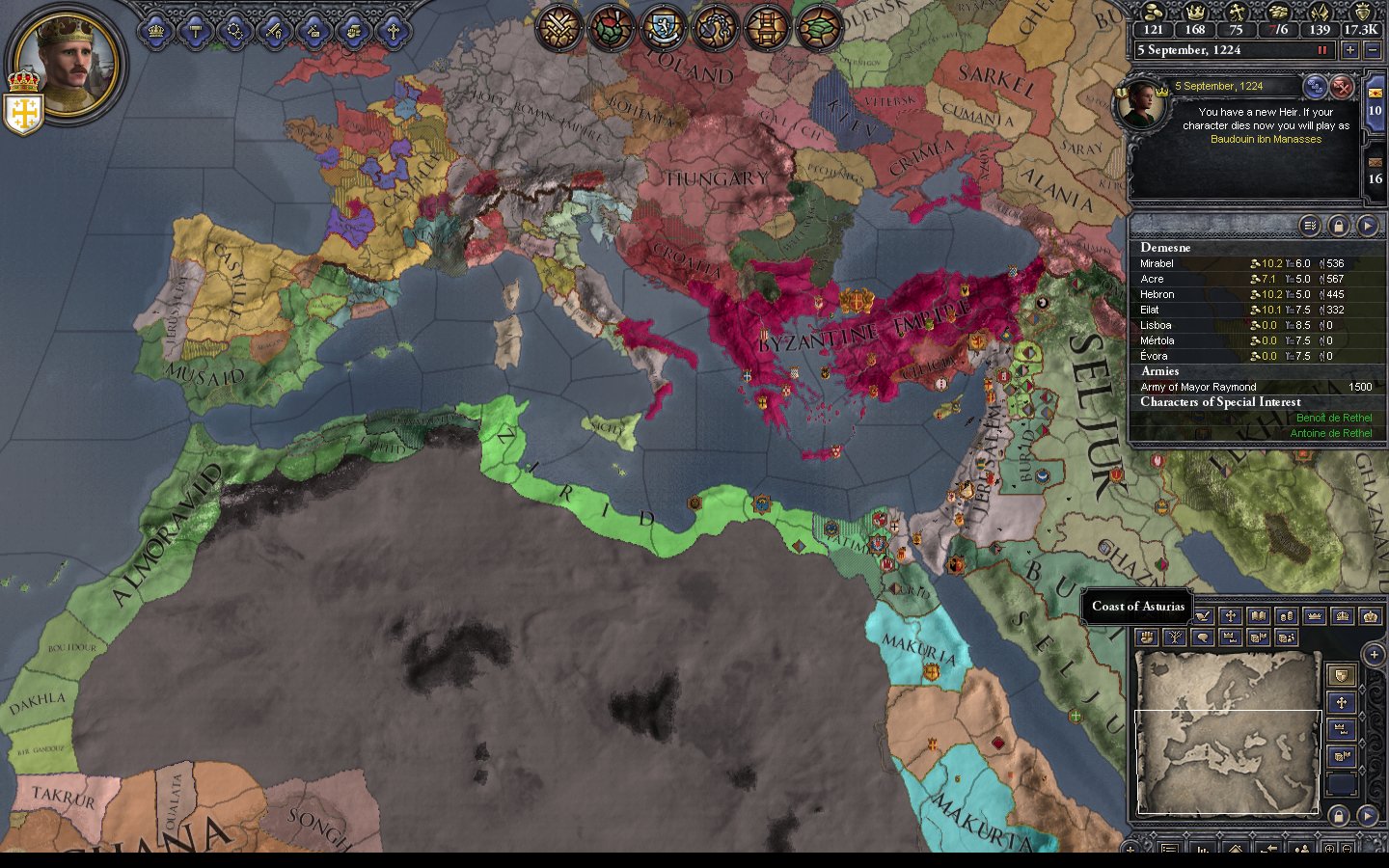Click the Jerusalem cross coat of arms shield
Image resolution: width=1389 pixels, height=868 pixels.
[x=22, y=112]
